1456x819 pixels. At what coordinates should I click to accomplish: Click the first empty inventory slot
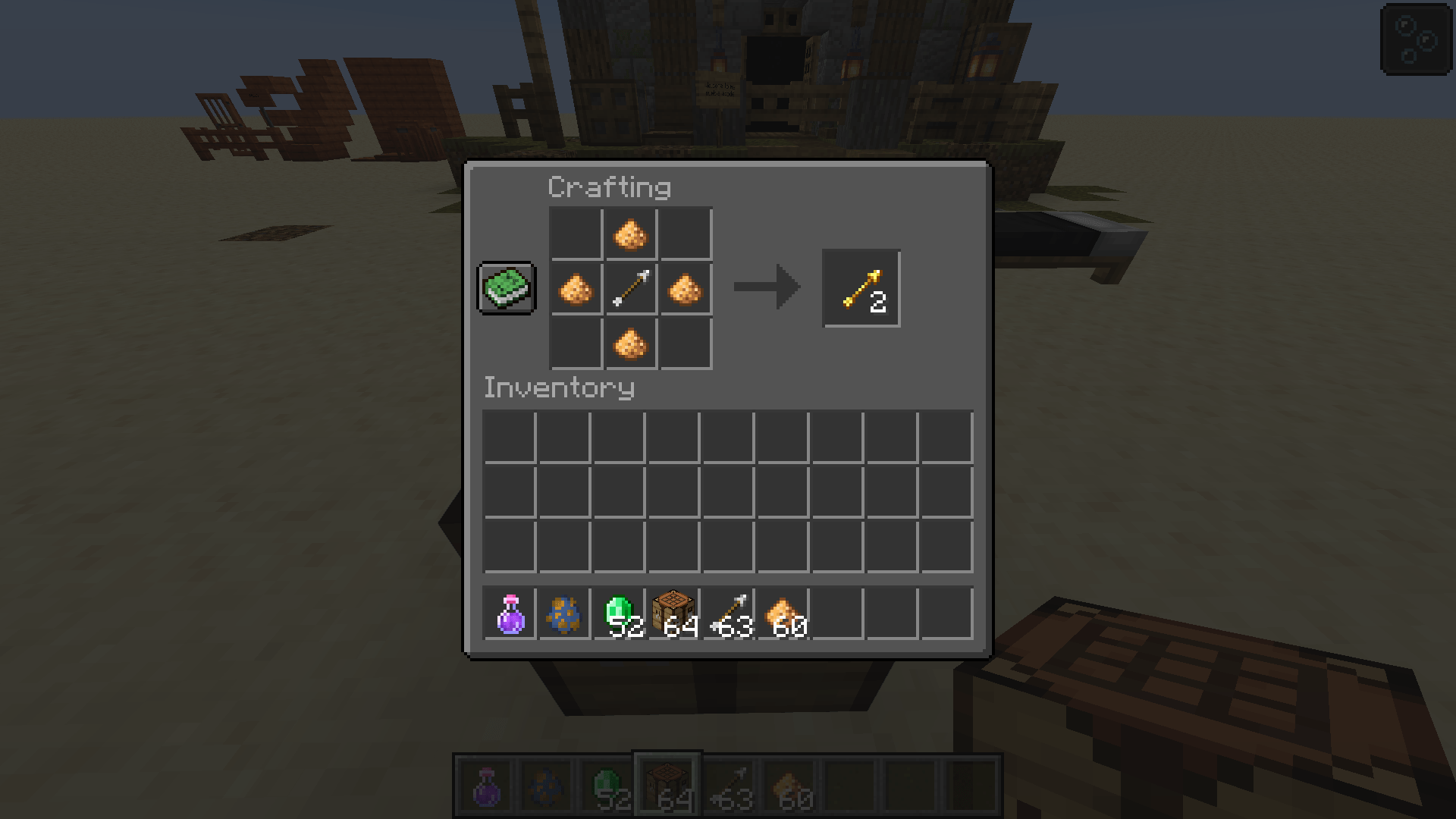[x=509, y=435]
